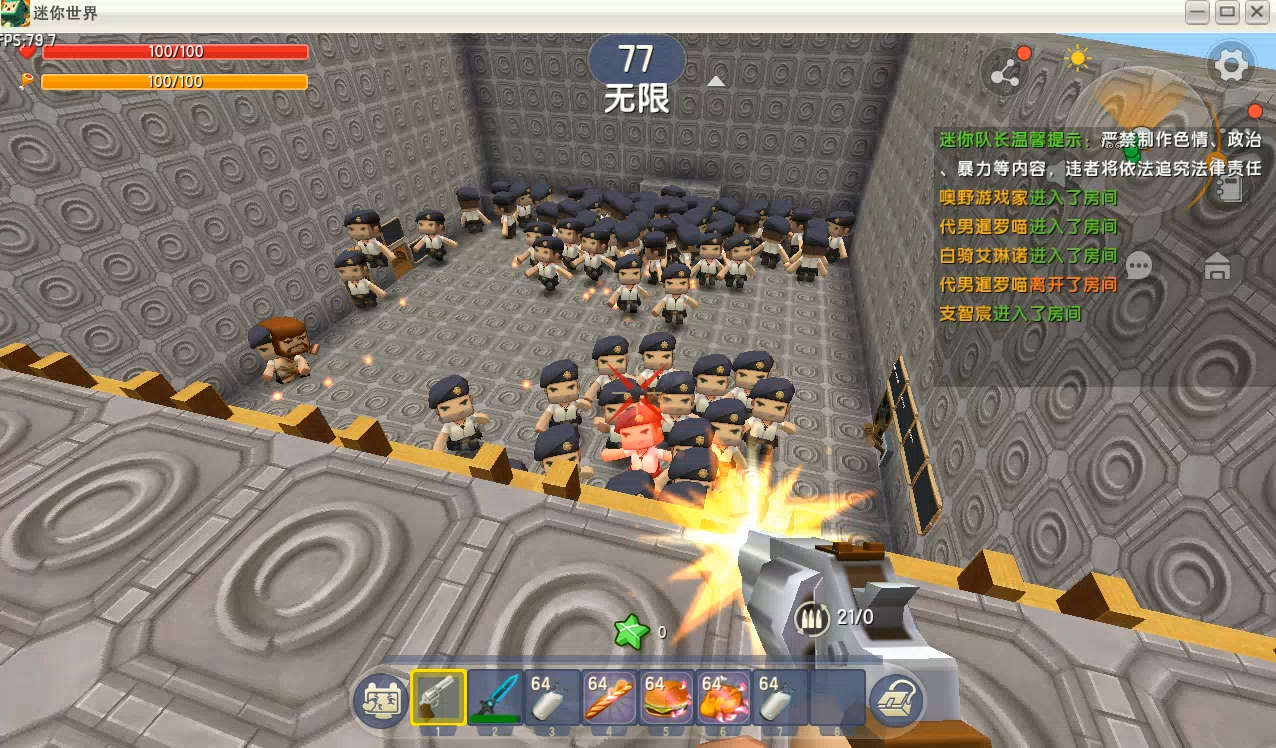Click the house home icon
Screen dimensions: 1276x748
point(1217,267)
